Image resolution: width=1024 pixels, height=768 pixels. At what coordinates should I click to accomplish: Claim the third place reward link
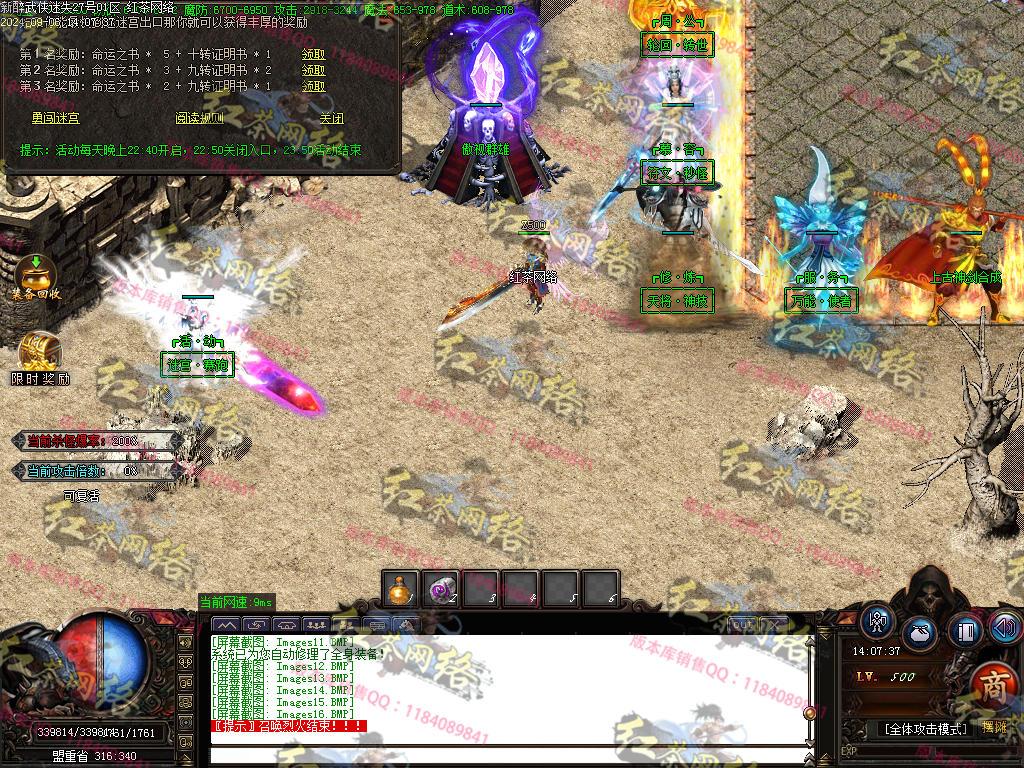313,86
